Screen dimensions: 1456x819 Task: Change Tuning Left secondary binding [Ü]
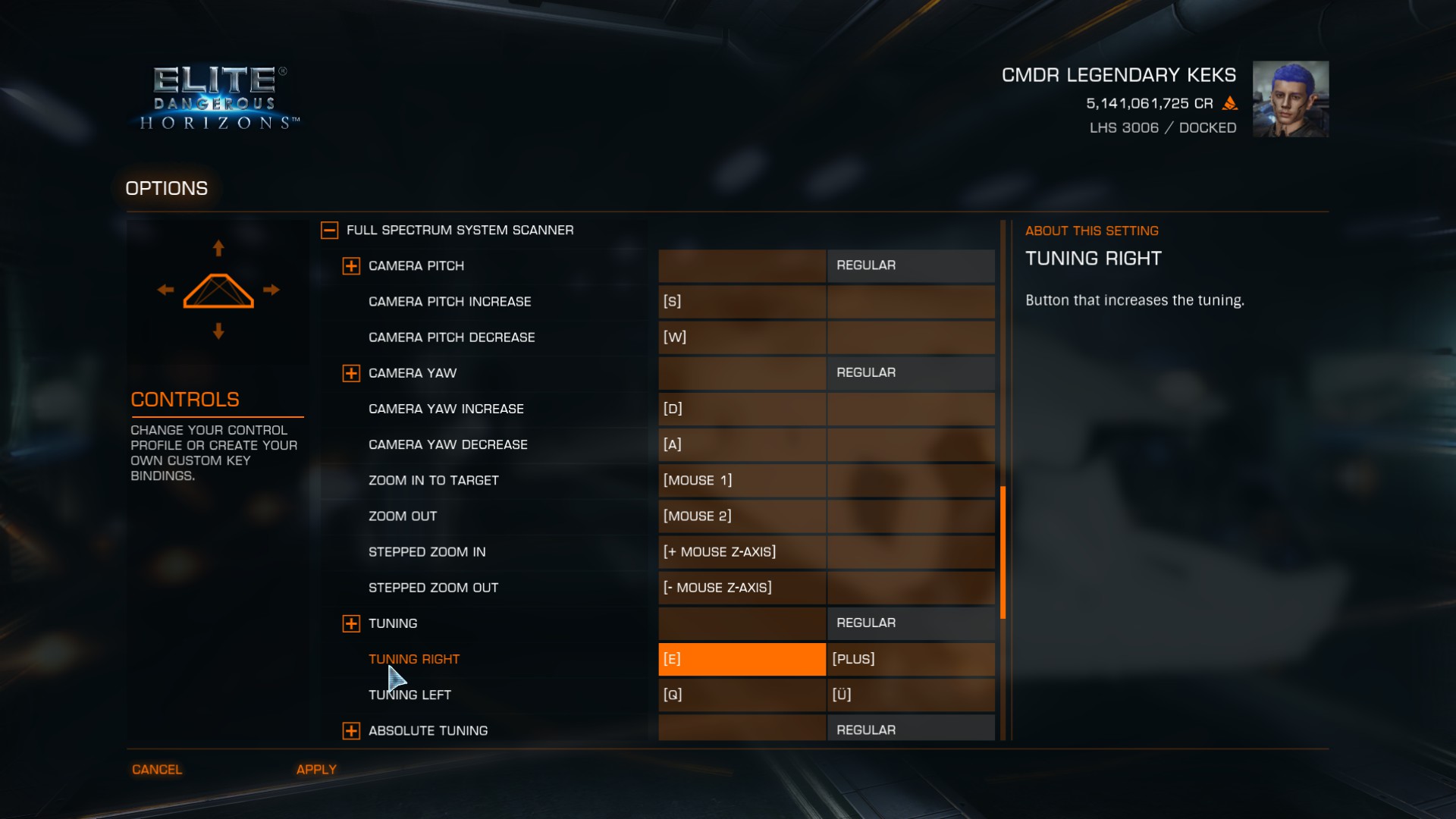pyautogui.click(x=911, y=695)
